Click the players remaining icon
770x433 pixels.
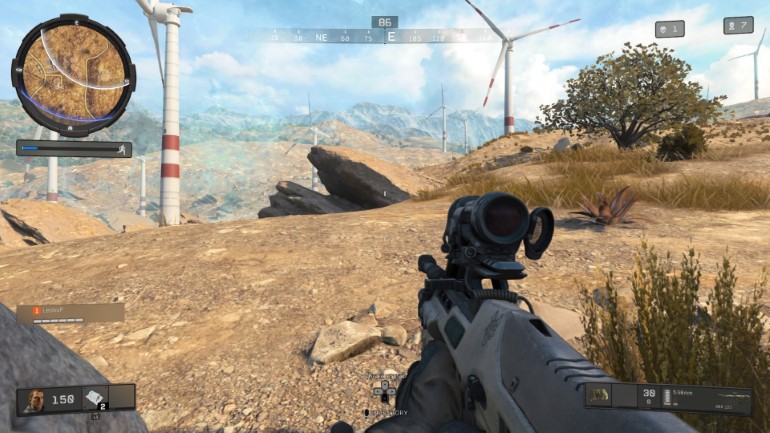(738, 25)
